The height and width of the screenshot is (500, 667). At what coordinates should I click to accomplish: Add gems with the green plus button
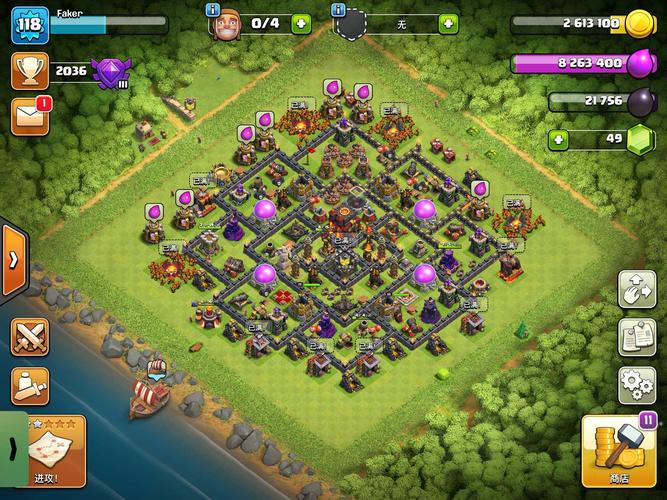pyautogui.click(x=560, y=139)
